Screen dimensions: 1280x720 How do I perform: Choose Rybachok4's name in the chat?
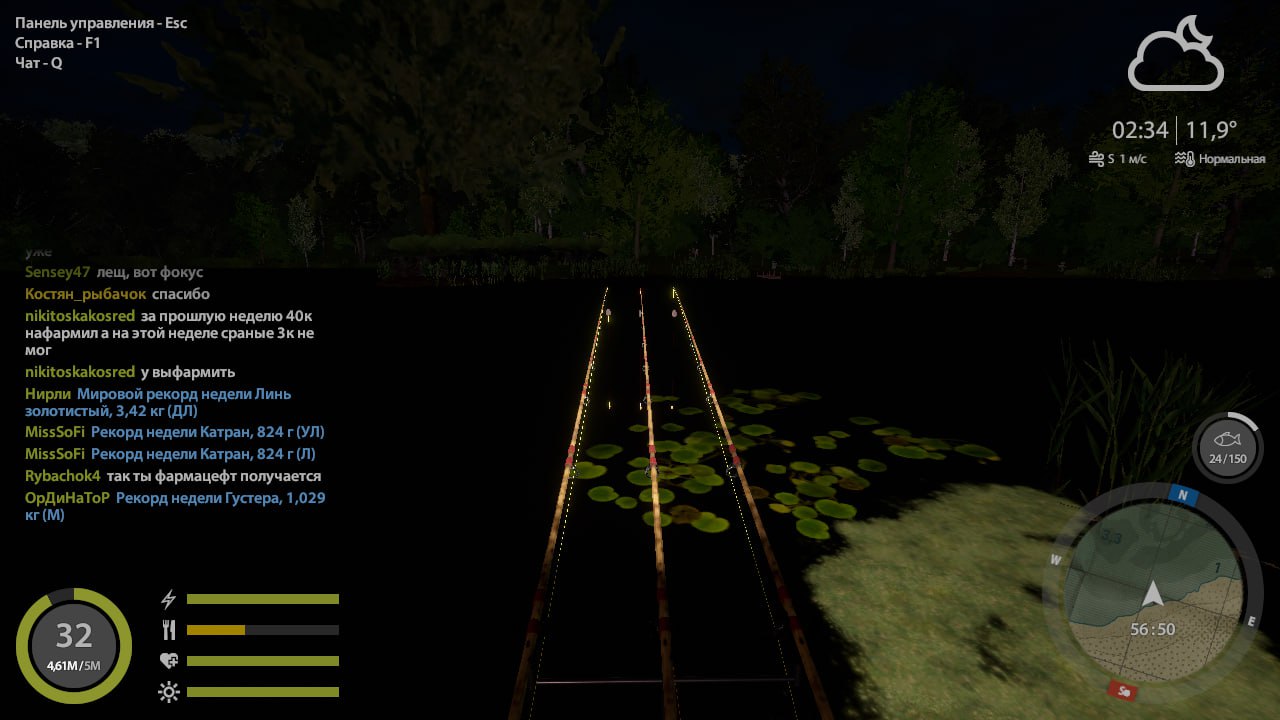click(63, 476)
